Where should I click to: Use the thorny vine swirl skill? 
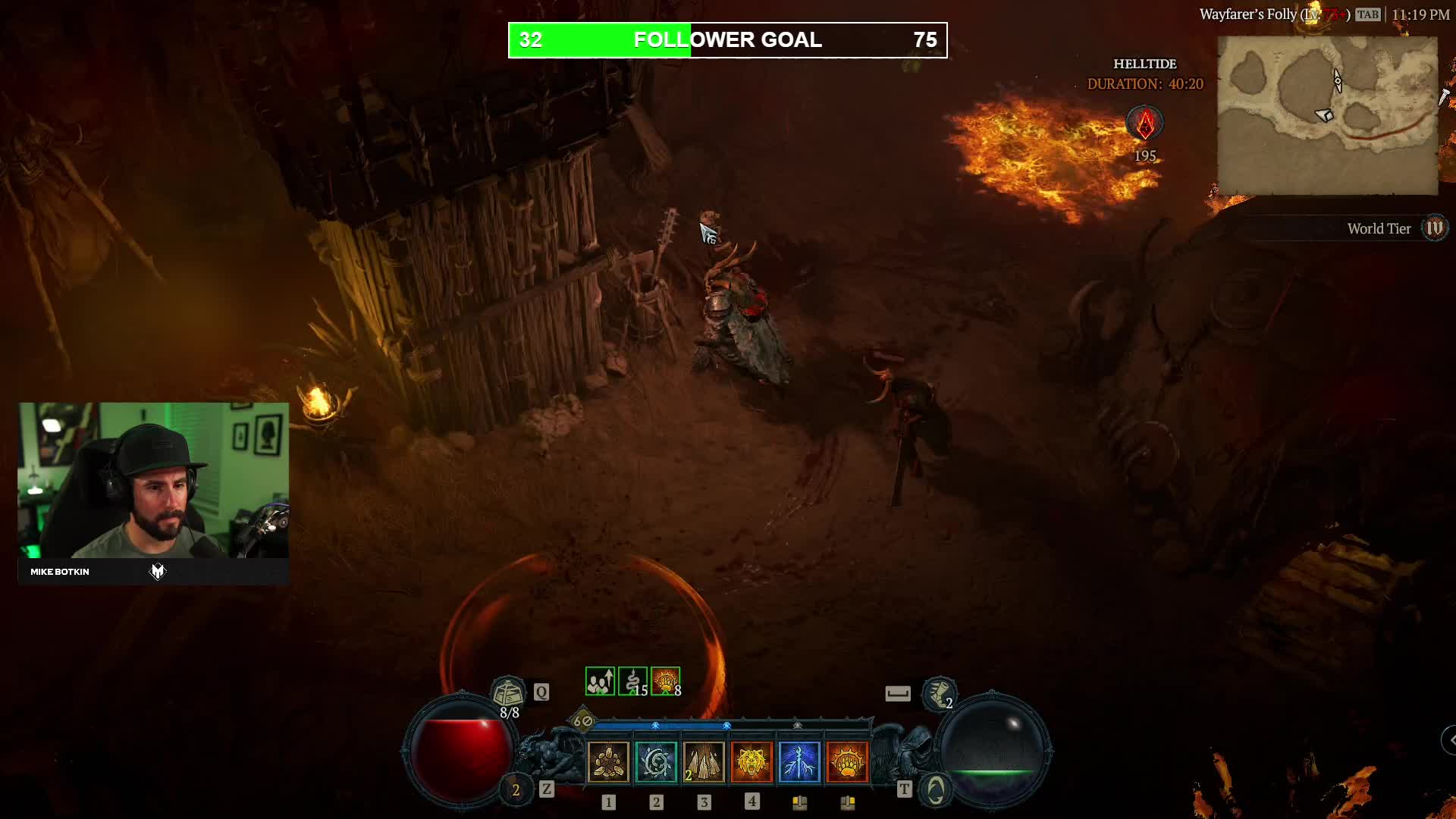point(656,761)
